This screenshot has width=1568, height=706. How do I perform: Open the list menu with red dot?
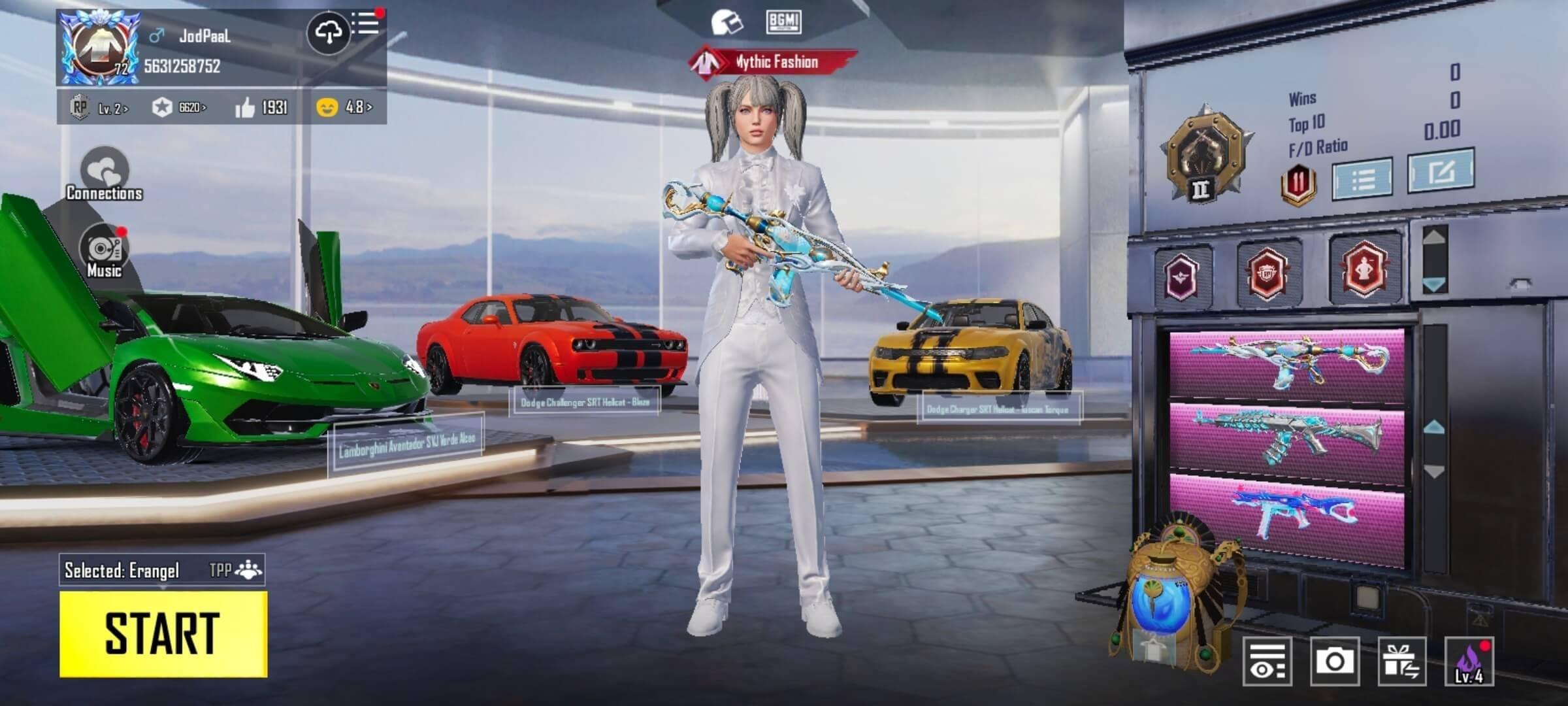366,24
